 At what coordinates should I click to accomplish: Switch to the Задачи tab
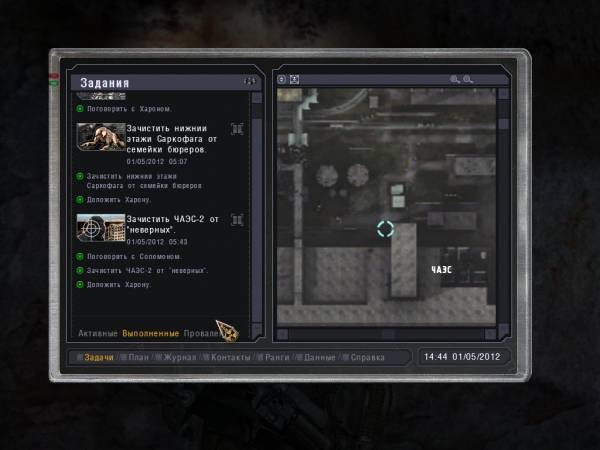(99, 357)
